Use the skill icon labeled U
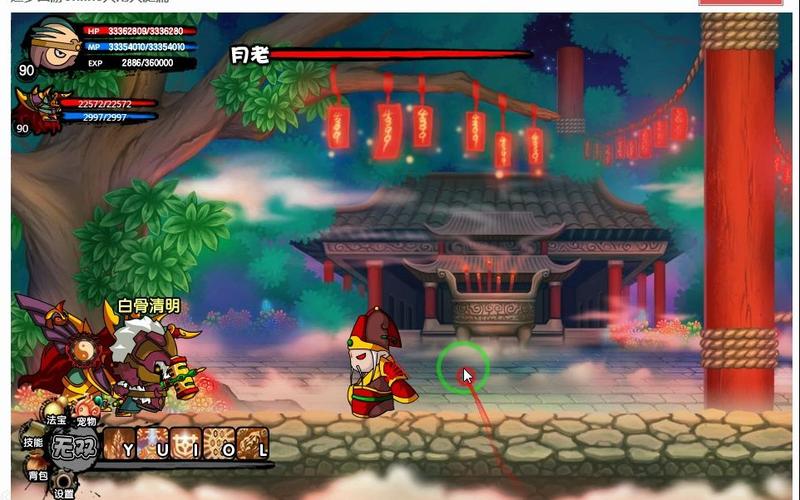 [153, 443]
